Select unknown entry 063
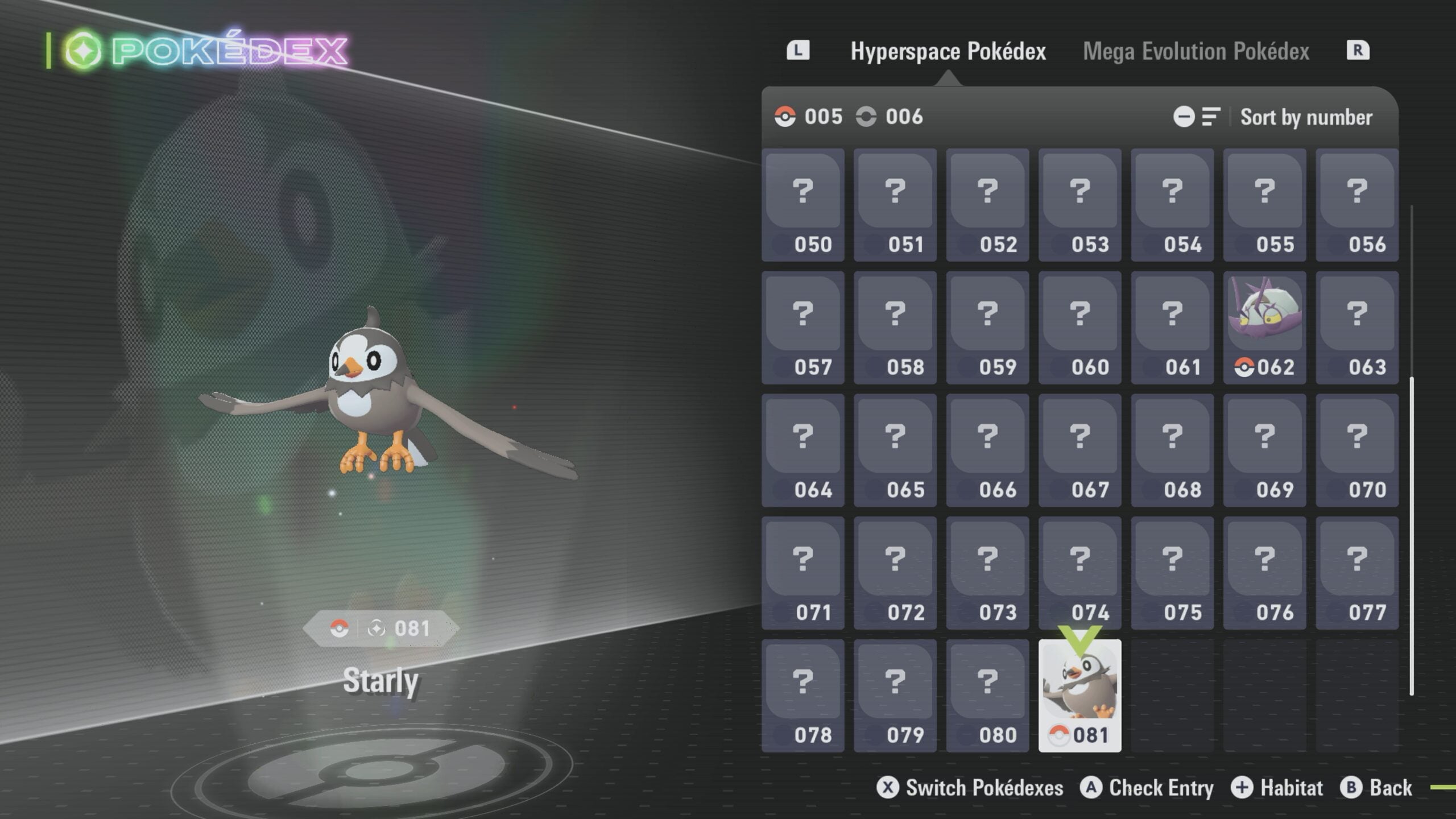Image resolution: width=1456 pixels, height=819 pixels. tap(1356, 328)
